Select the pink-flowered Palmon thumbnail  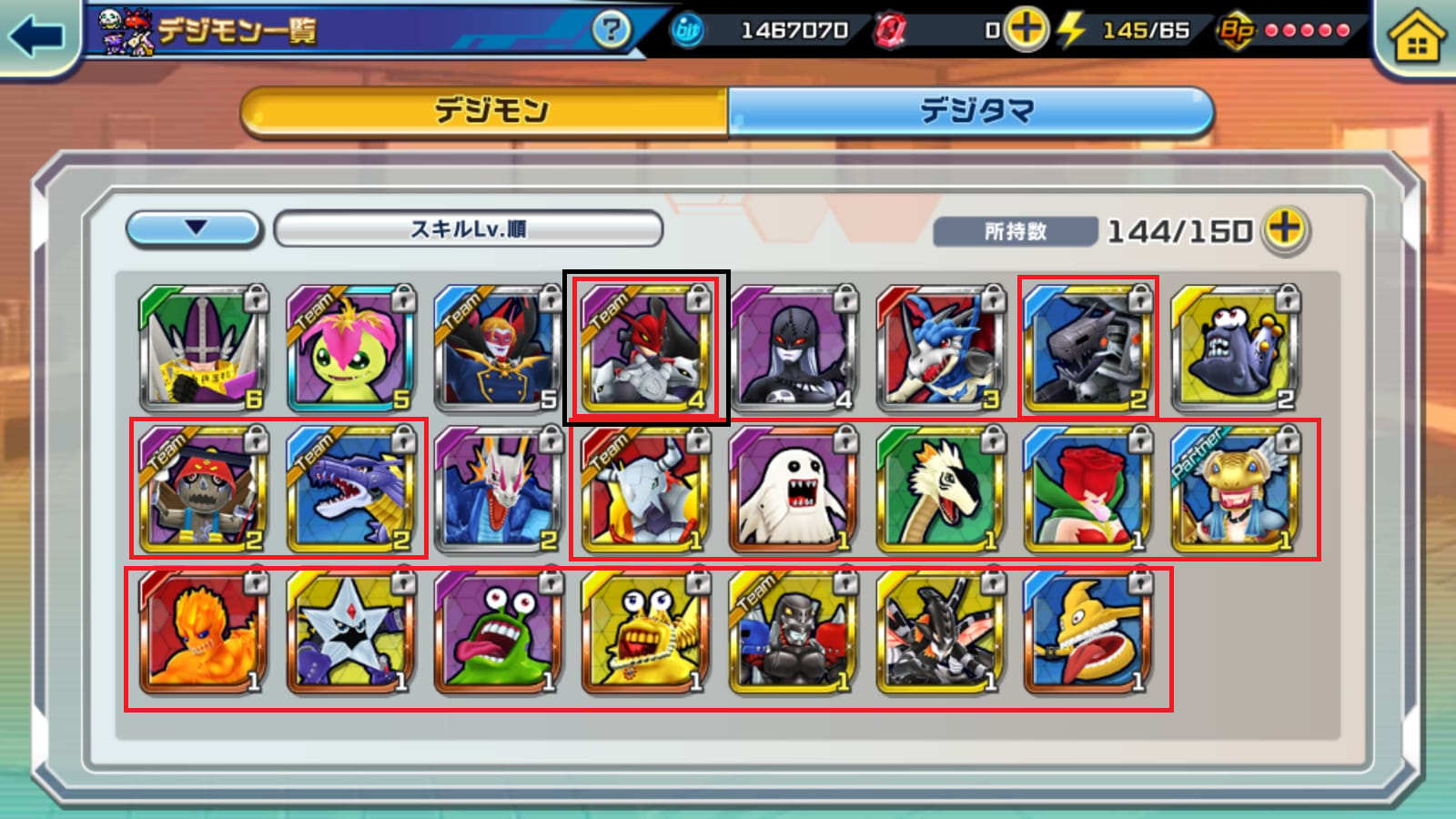[x=350, y=349]
